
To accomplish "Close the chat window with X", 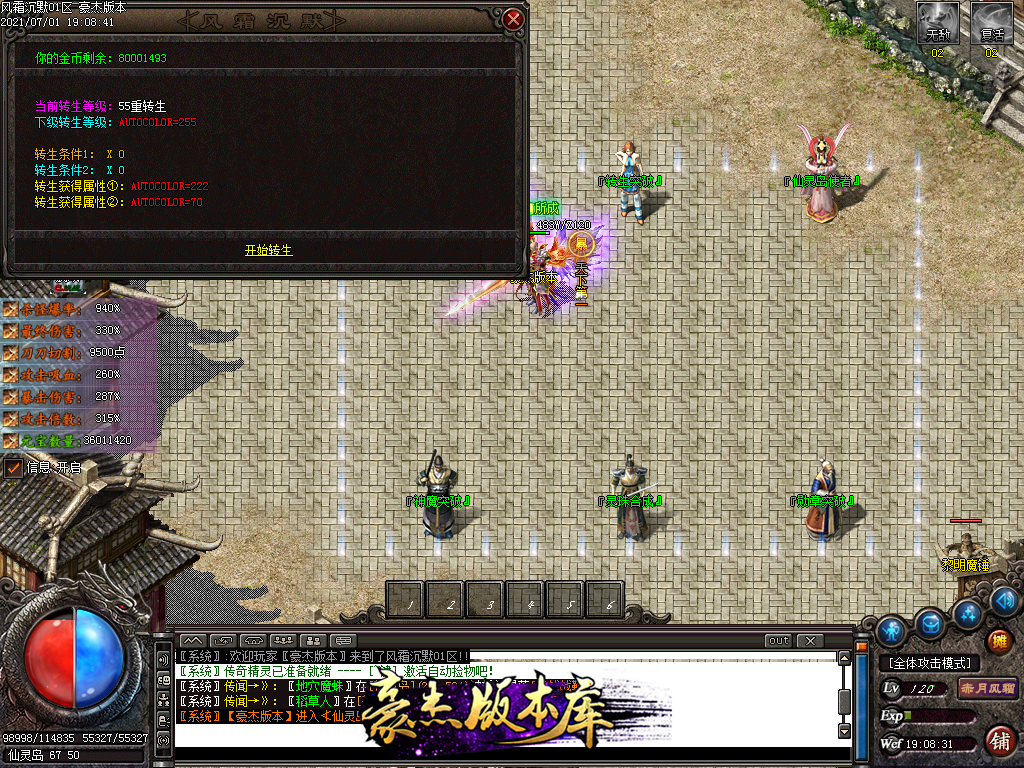I will coord(809,640).
